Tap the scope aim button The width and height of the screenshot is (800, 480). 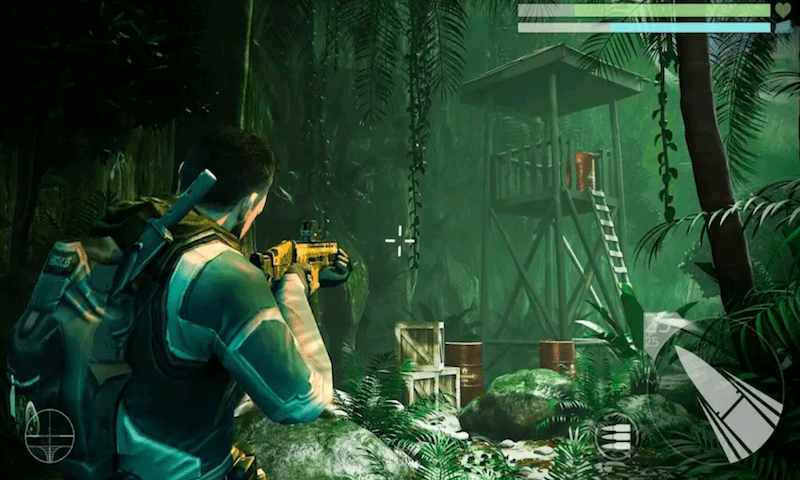pyautogui.click(x=49, y=435)
